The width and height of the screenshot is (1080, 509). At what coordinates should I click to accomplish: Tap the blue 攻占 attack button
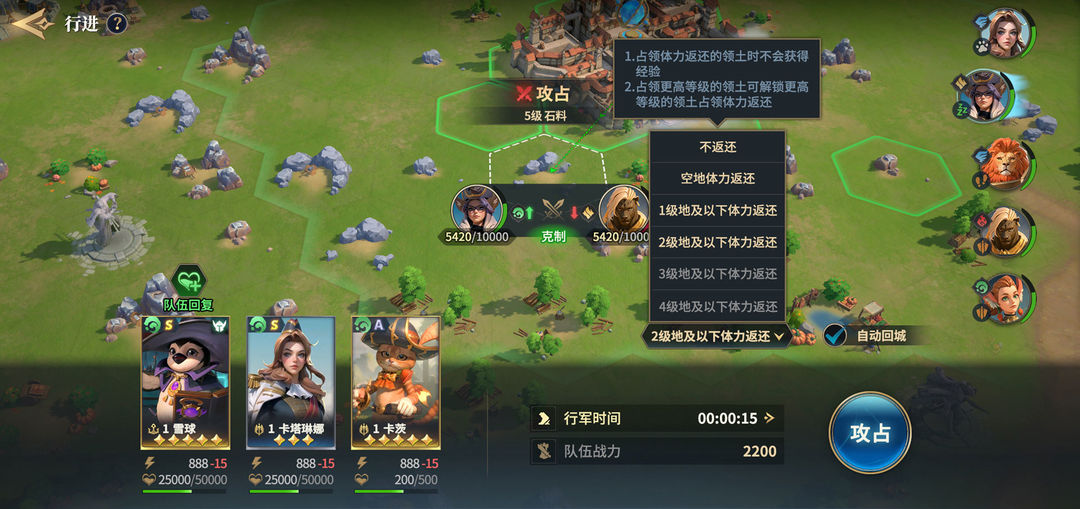pos(869,433)
